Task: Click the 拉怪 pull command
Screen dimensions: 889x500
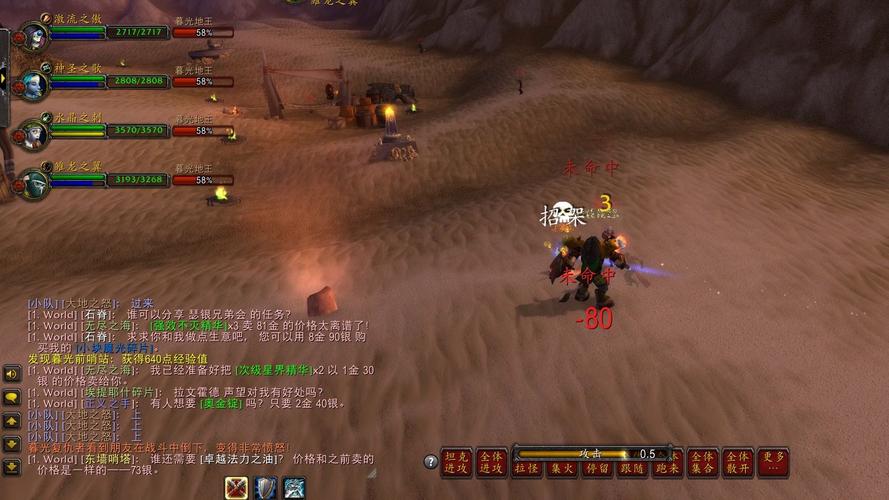Action: (527, 468)
